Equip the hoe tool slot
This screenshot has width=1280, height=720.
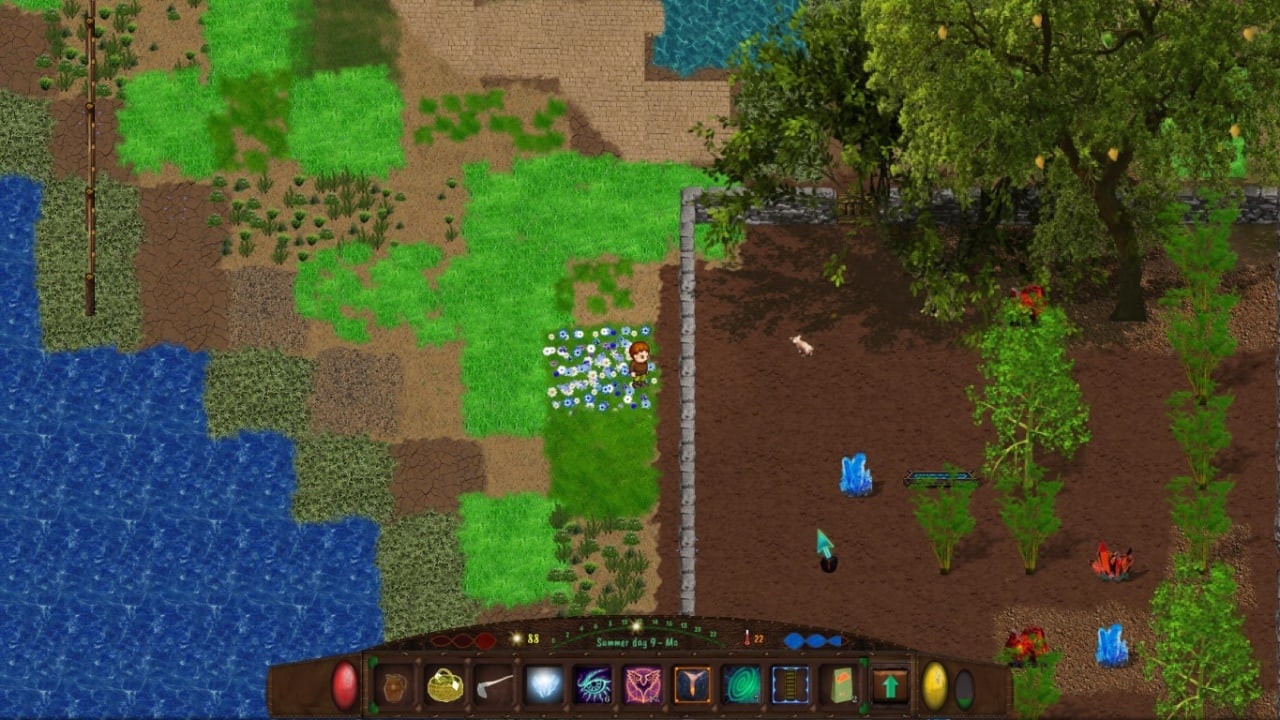click(494, 686)
